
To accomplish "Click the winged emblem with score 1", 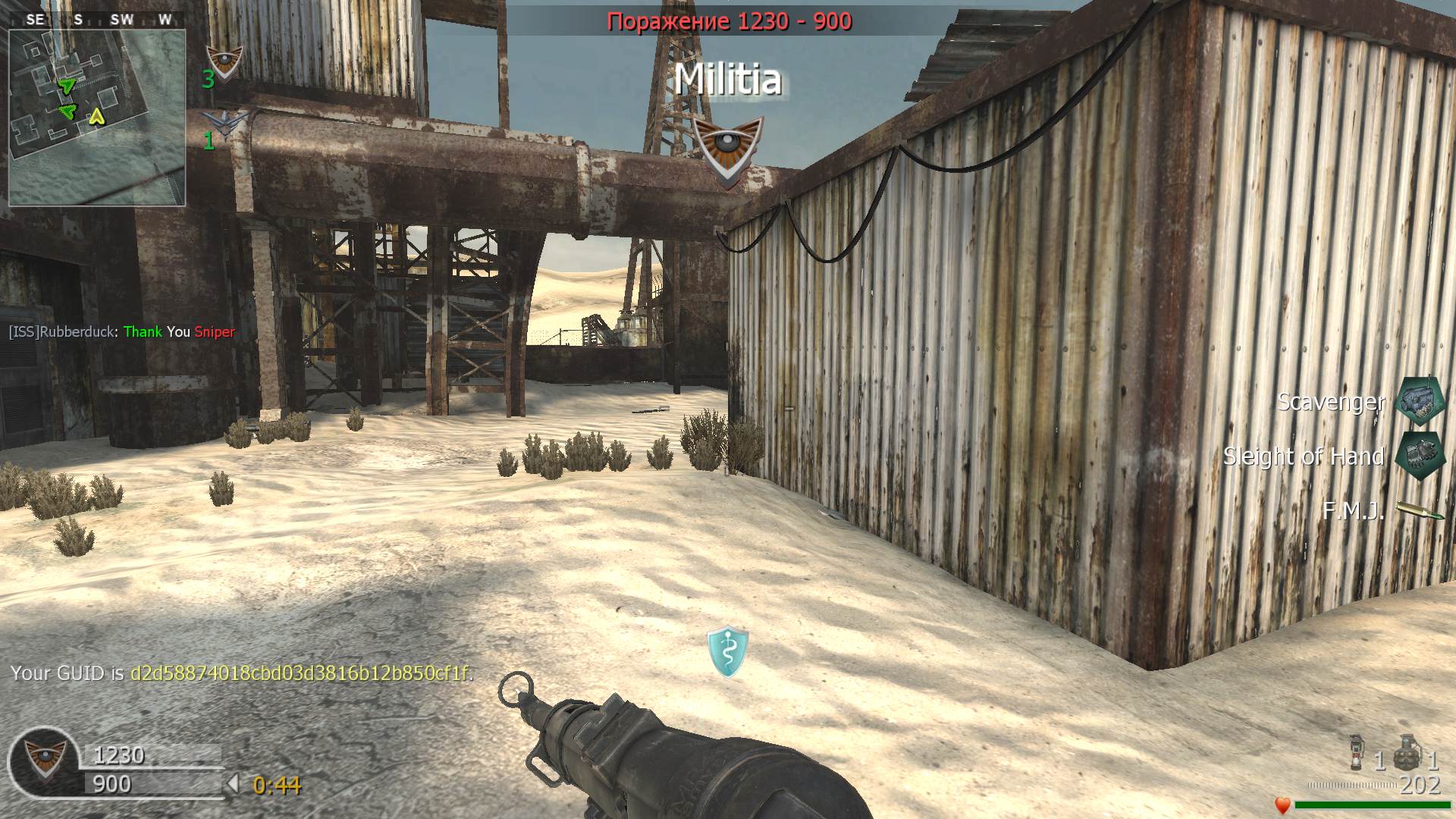I will tap(225, 122).
